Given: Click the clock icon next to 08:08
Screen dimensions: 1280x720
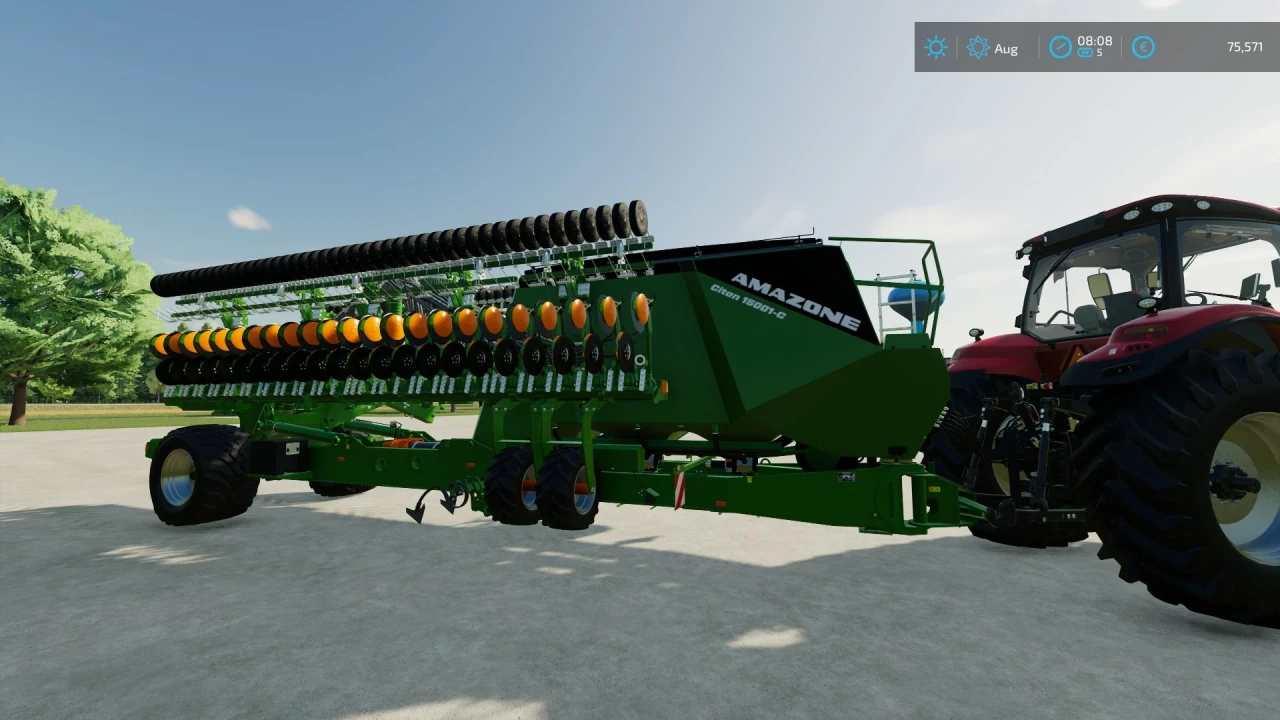Looking at the screenshot, I should [1060, 47].
